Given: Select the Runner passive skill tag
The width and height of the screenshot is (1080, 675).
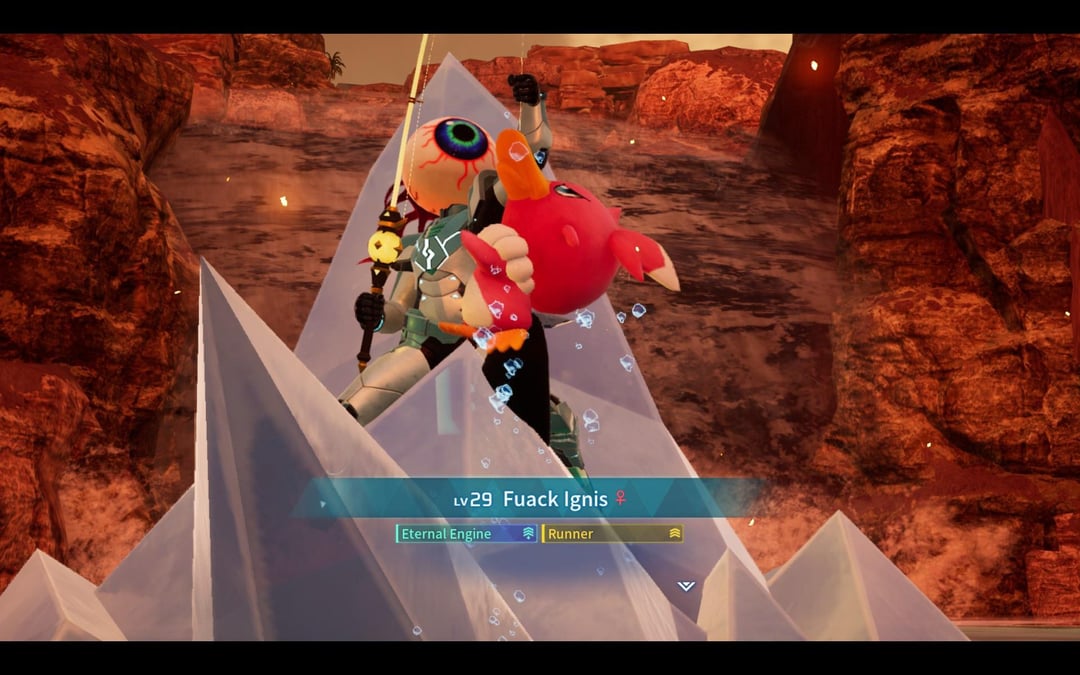Looking at the screenshot, I should point(612,534).
